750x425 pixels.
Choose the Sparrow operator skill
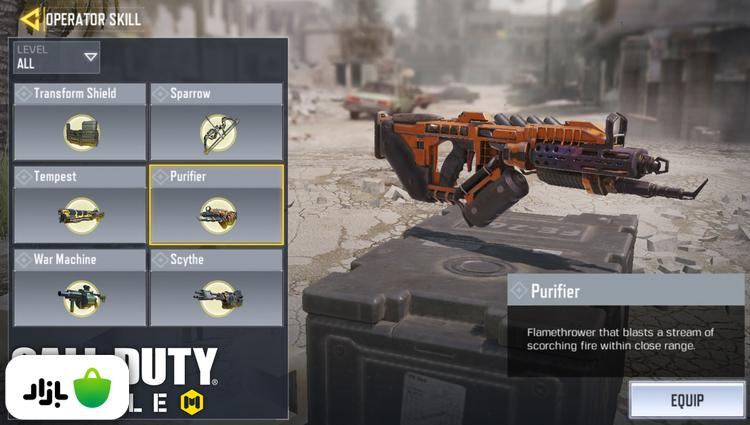click(216, 122)
